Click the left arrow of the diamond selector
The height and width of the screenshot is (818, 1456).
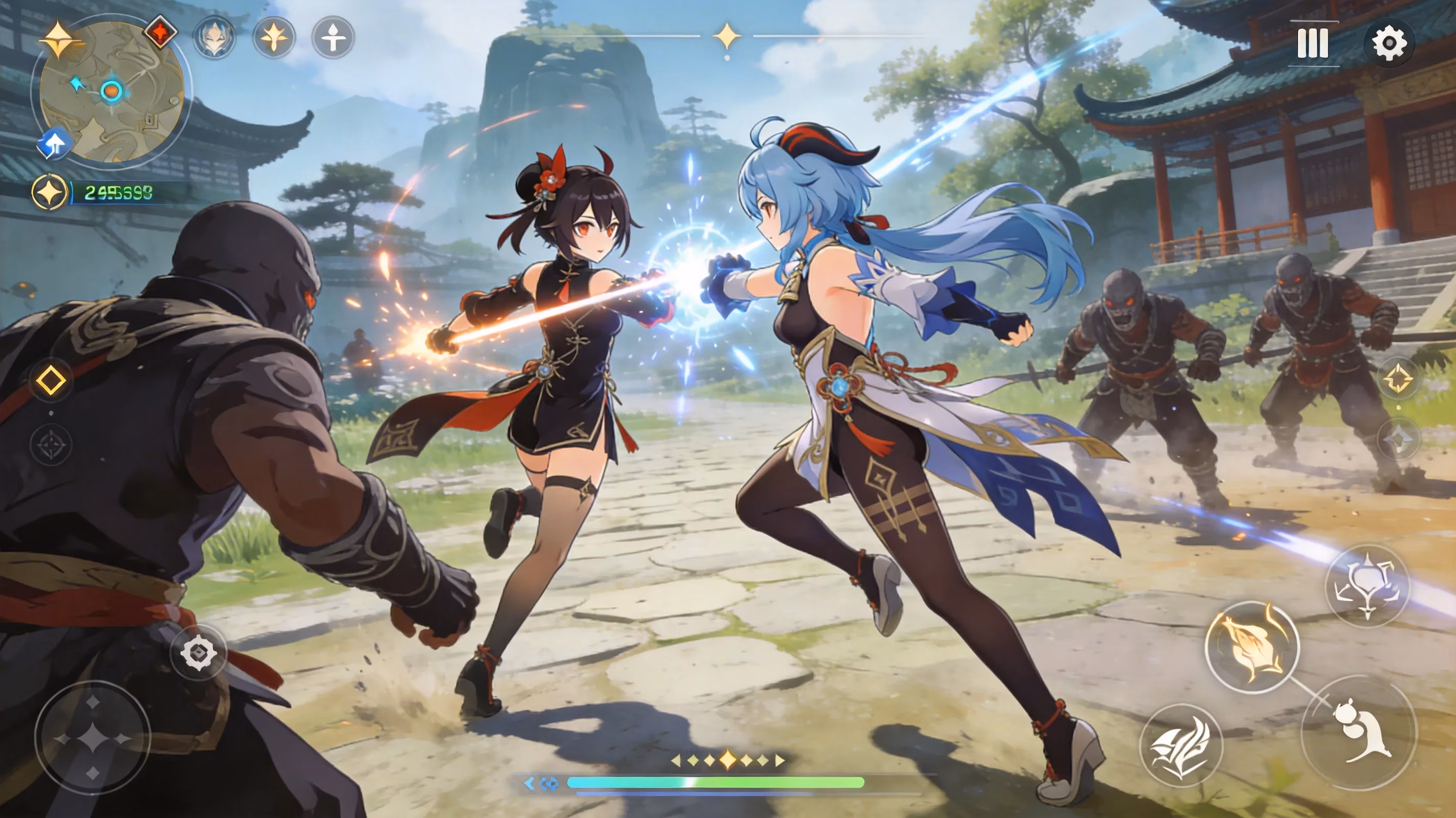pyautogui.click(x=675, y=760)
